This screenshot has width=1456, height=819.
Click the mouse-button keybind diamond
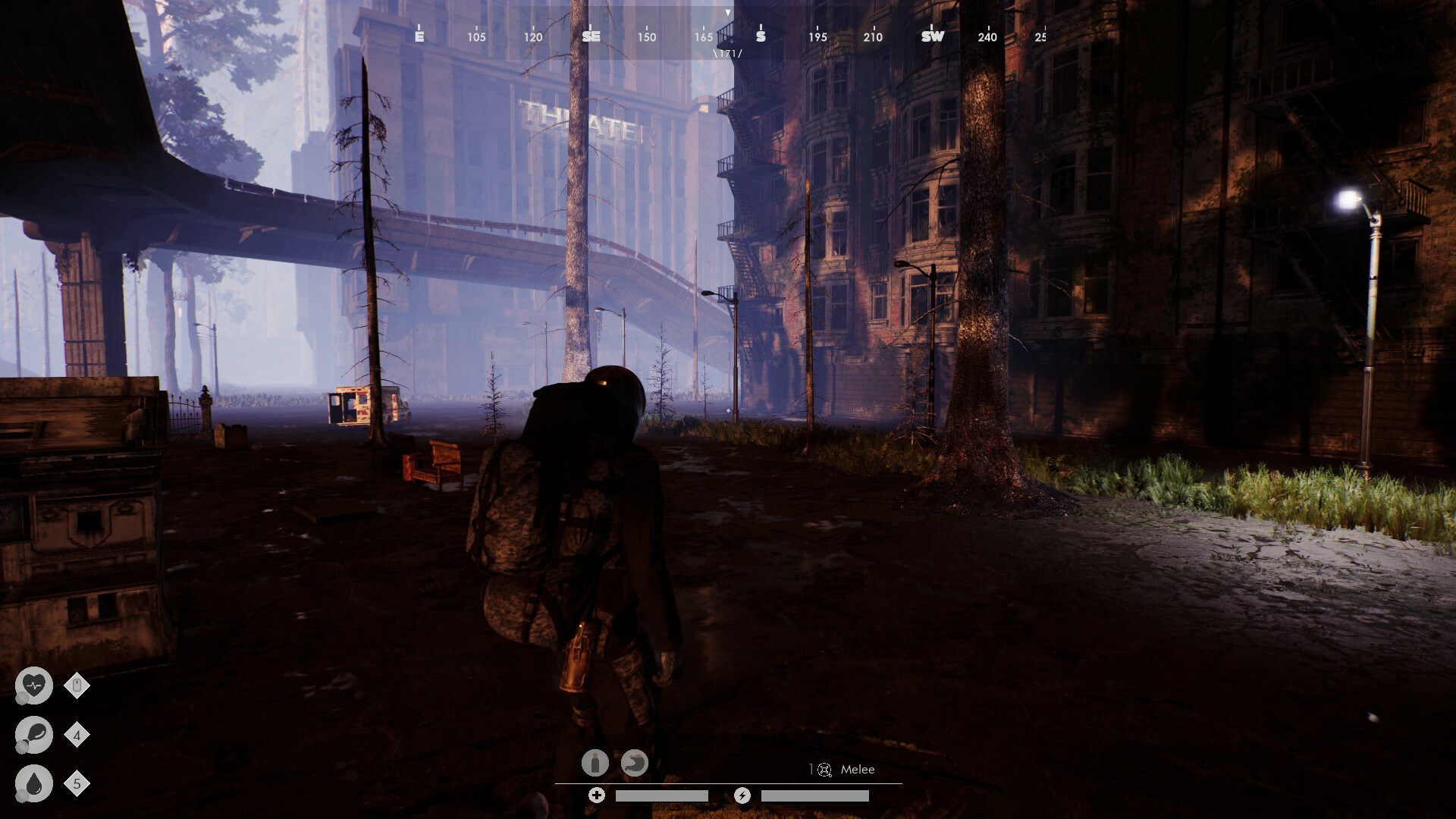pyautogui.click(x=76, y=685)
